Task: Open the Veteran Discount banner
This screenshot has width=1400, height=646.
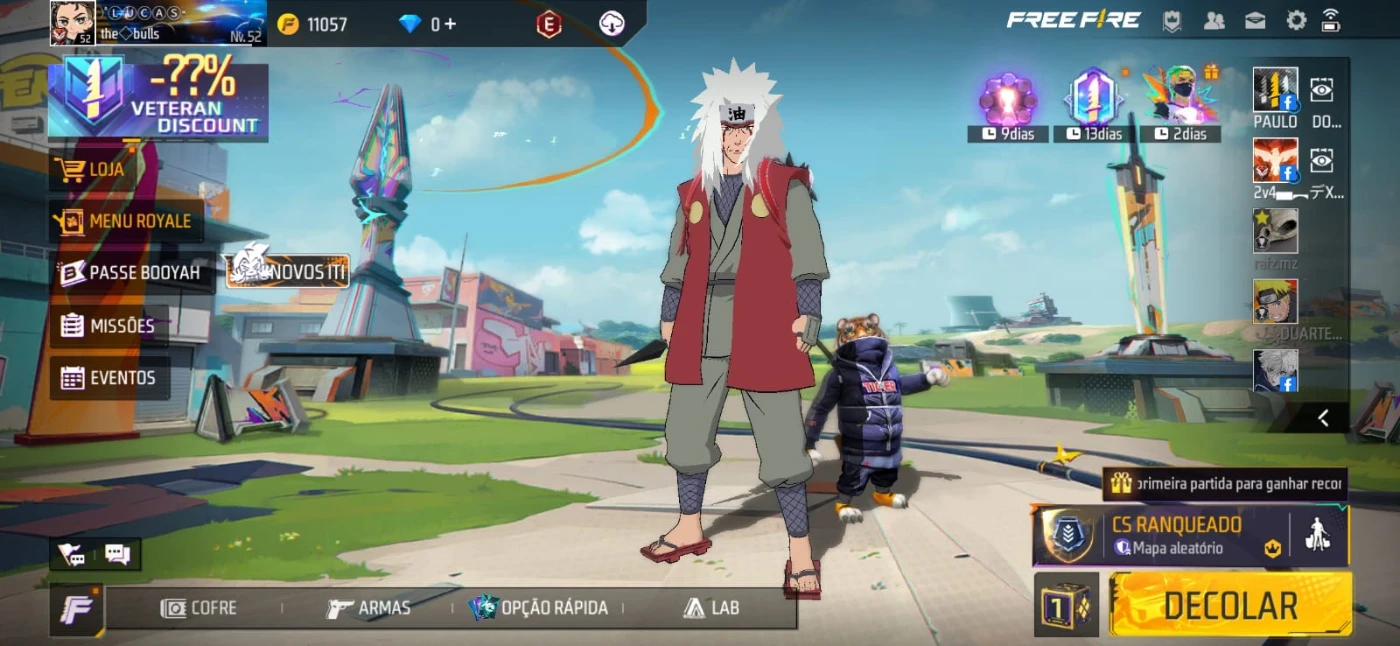Action: pos(158,98)
